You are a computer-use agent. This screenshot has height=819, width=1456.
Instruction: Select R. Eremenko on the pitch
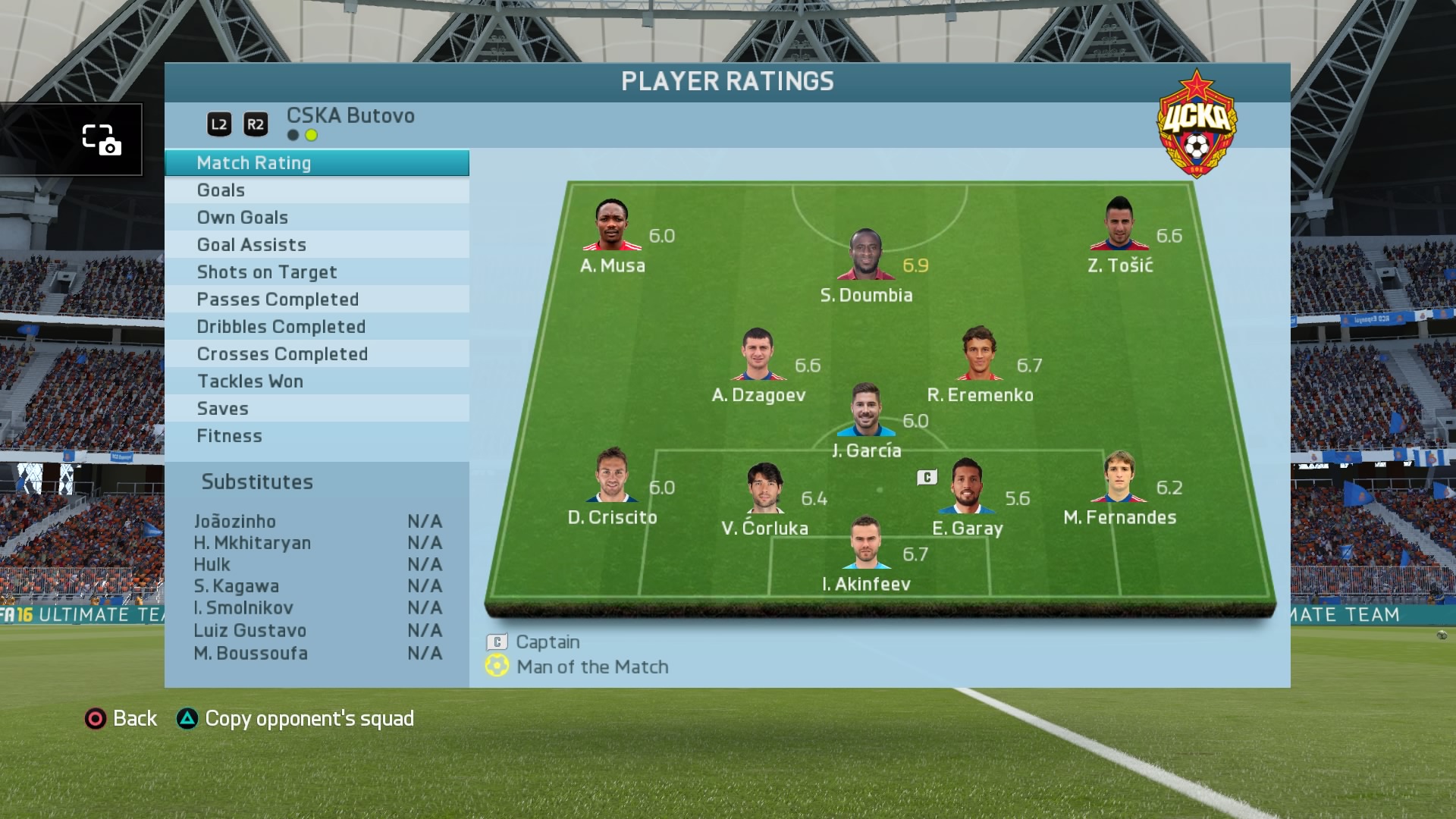pos(978,354)
